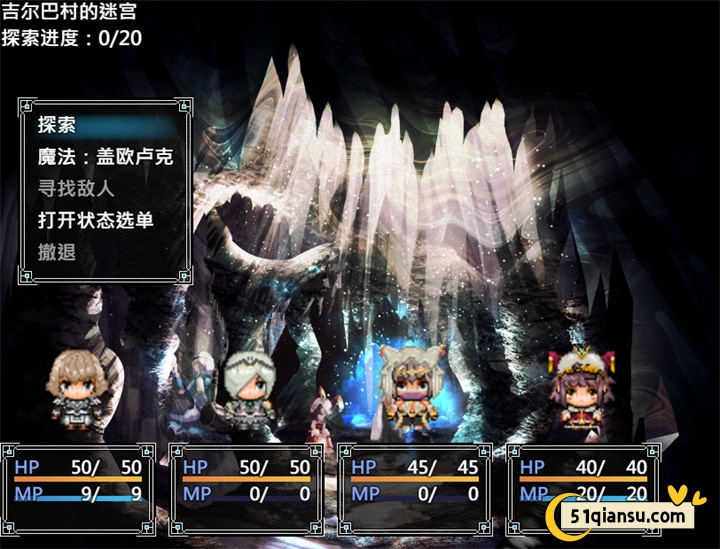Select the 撤退 retreat option
Viewport: 720px width, 549px height.
pos(57,251)
